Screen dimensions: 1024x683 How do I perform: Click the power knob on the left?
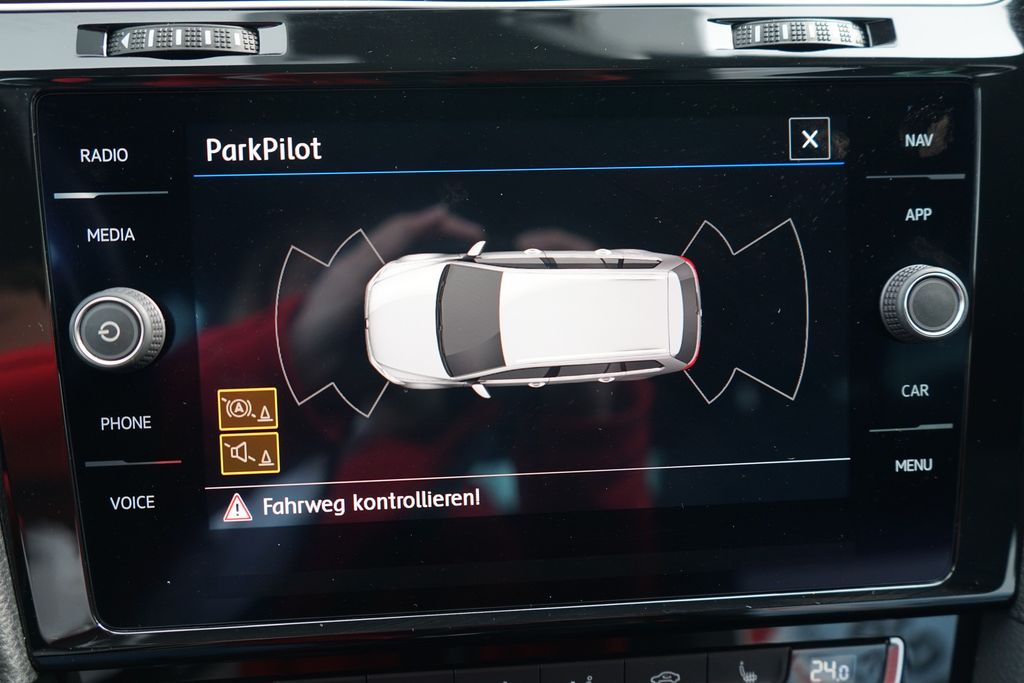pos(117,328)
